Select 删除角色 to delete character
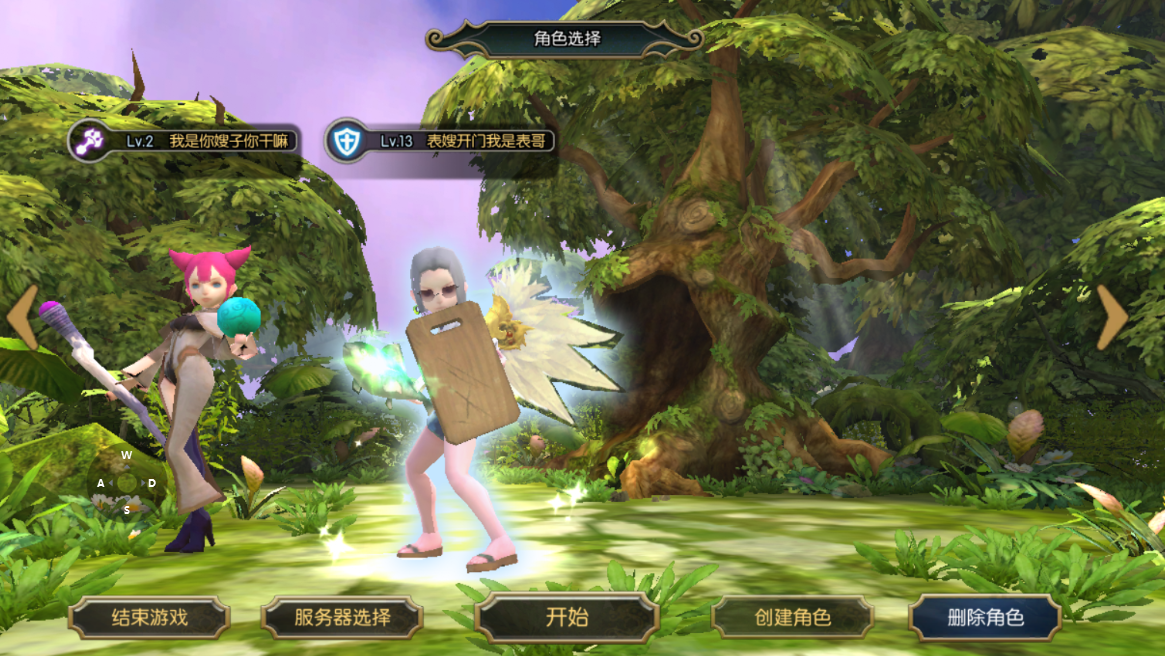The height and width of the screenshot is (656, 1165). (985, 618)
